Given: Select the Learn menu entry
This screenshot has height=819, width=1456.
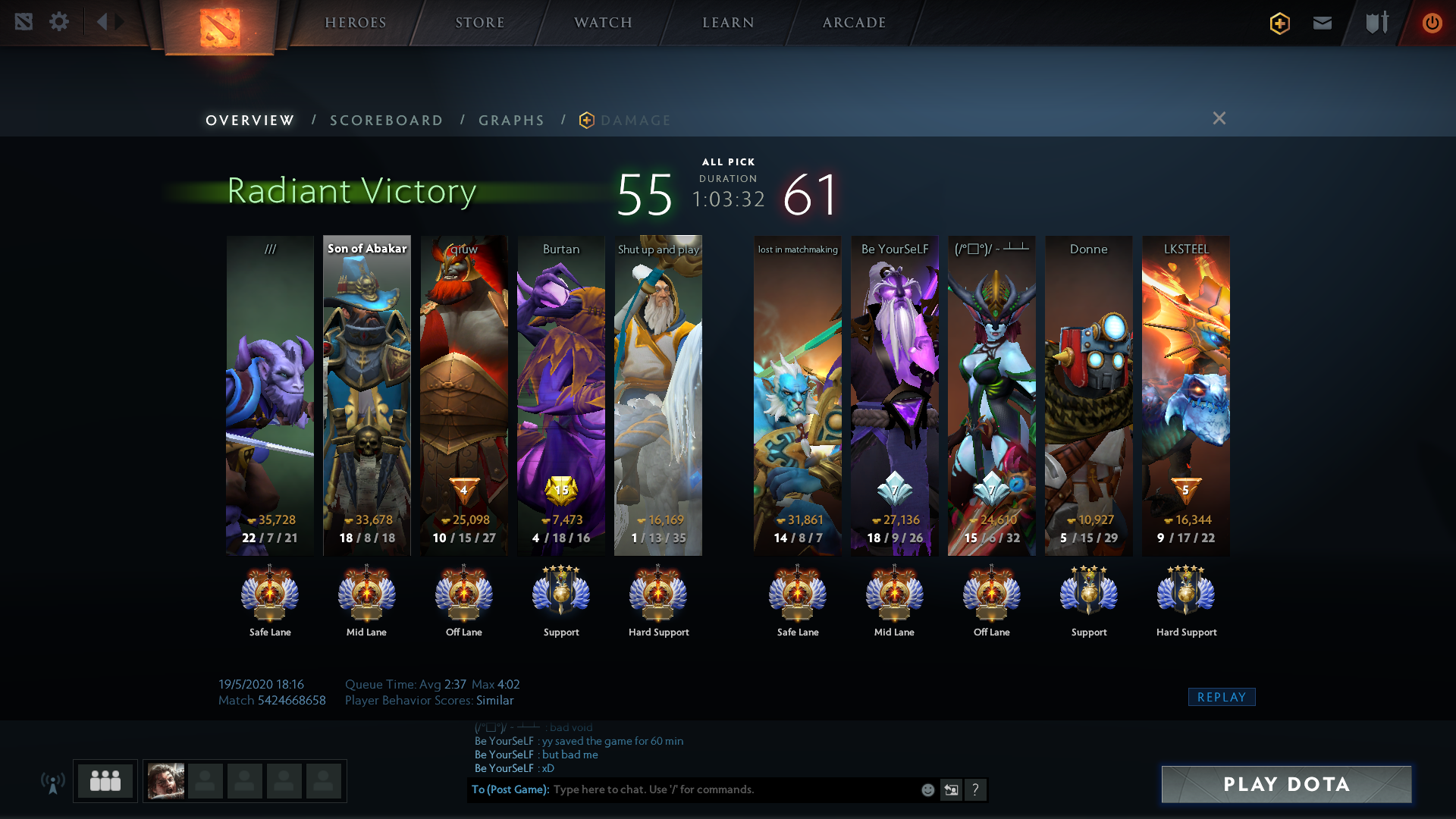Looking at the screenshot, I should (728, 23).
